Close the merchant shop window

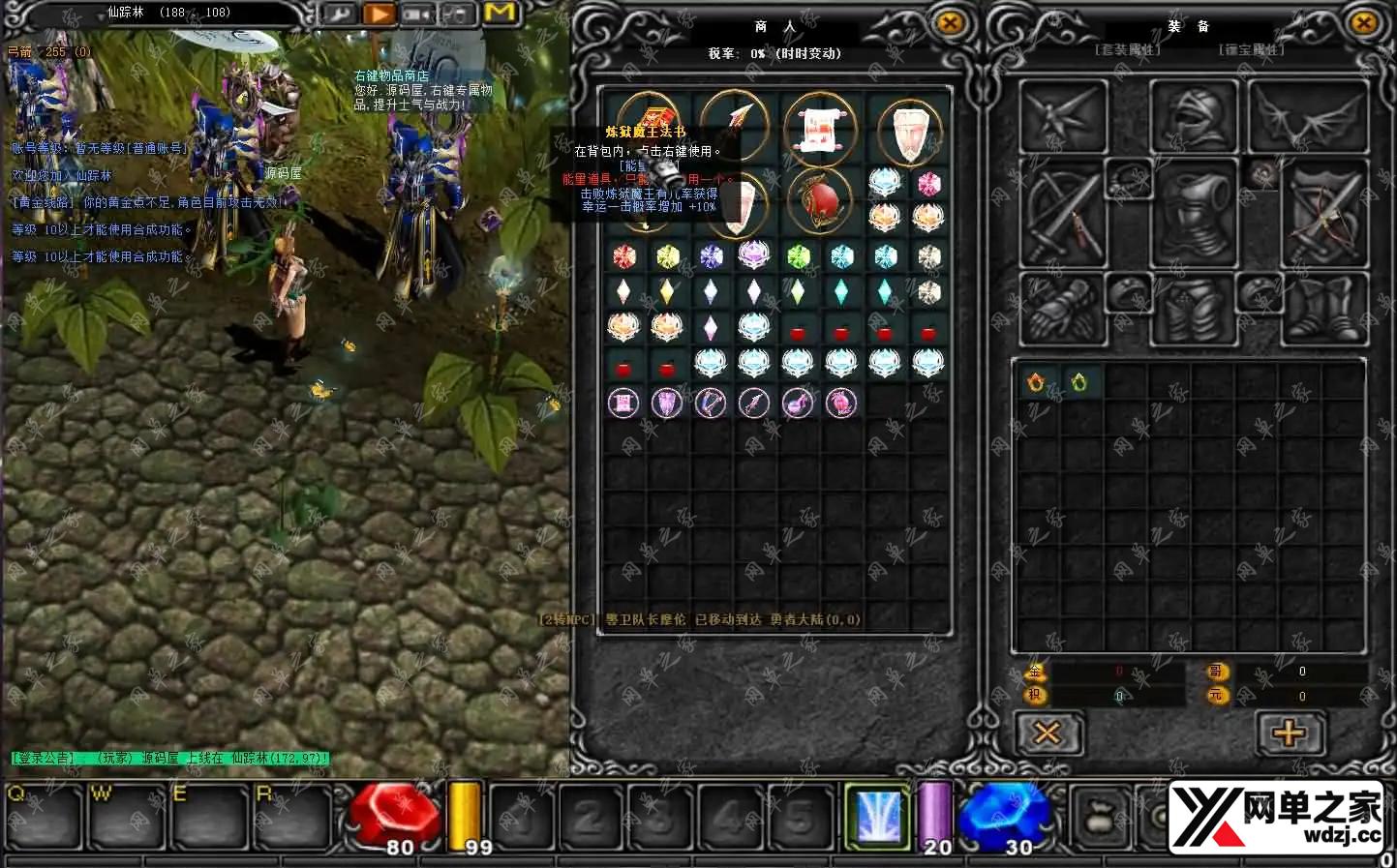(951, 23)
